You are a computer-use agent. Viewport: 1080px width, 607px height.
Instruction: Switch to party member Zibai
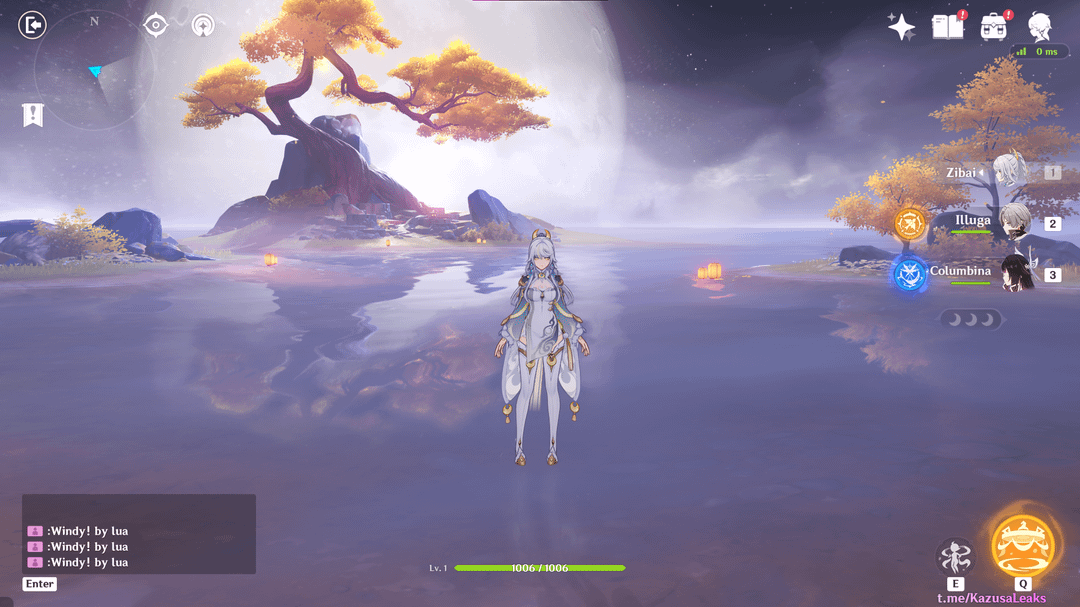(1010, 172)
